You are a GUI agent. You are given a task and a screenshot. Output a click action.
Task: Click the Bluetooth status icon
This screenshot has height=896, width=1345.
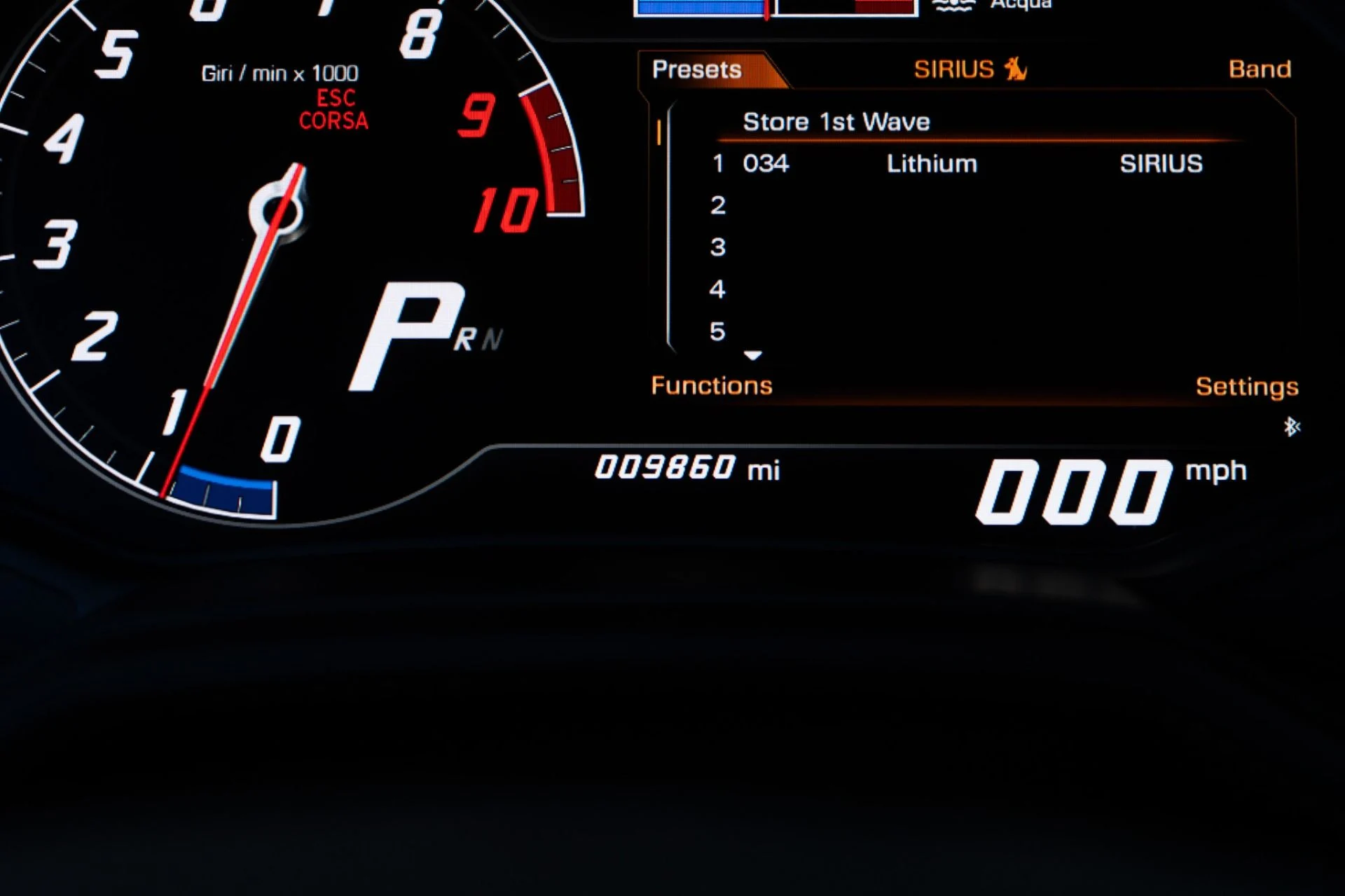coord(1291,426)
